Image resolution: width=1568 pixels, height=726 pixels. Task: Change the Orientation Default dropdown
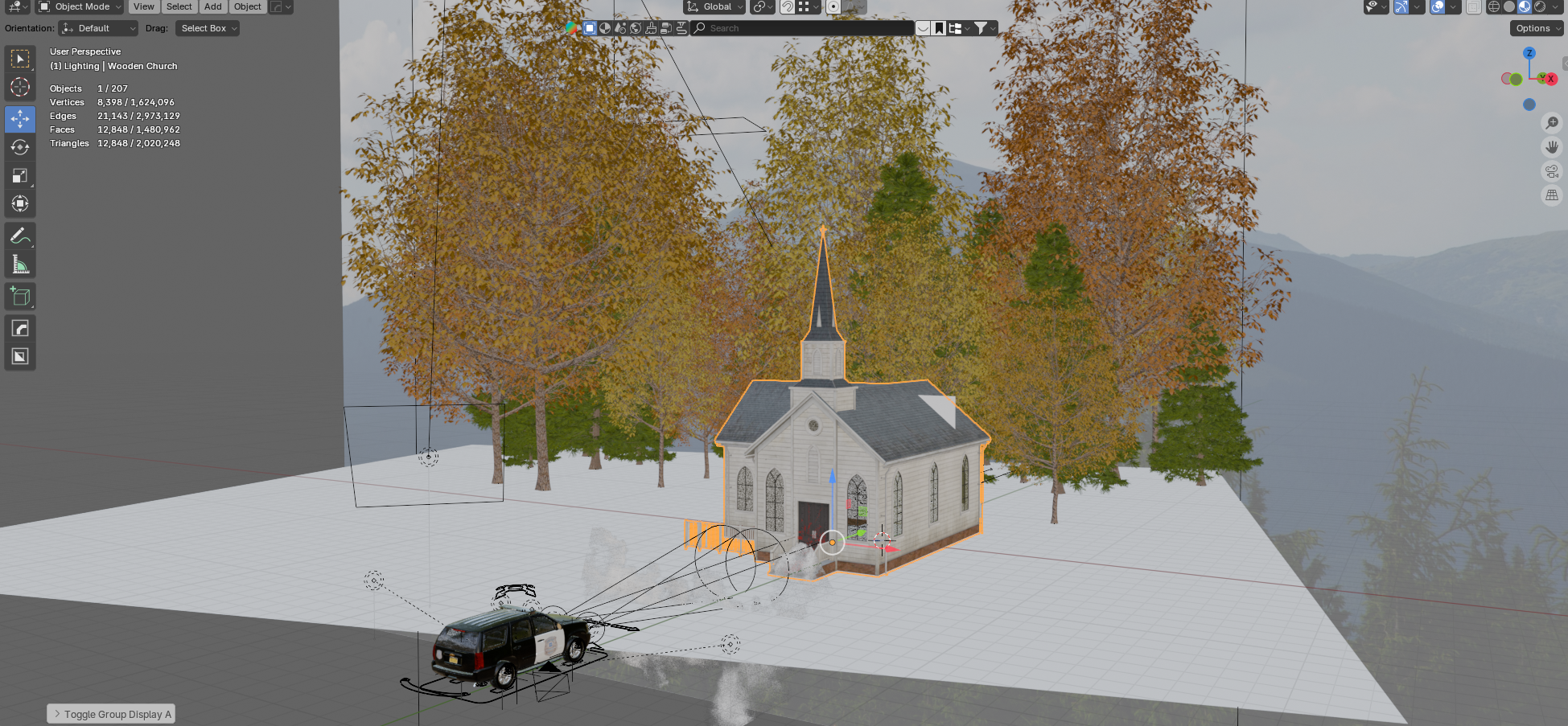tap(99, 28)
